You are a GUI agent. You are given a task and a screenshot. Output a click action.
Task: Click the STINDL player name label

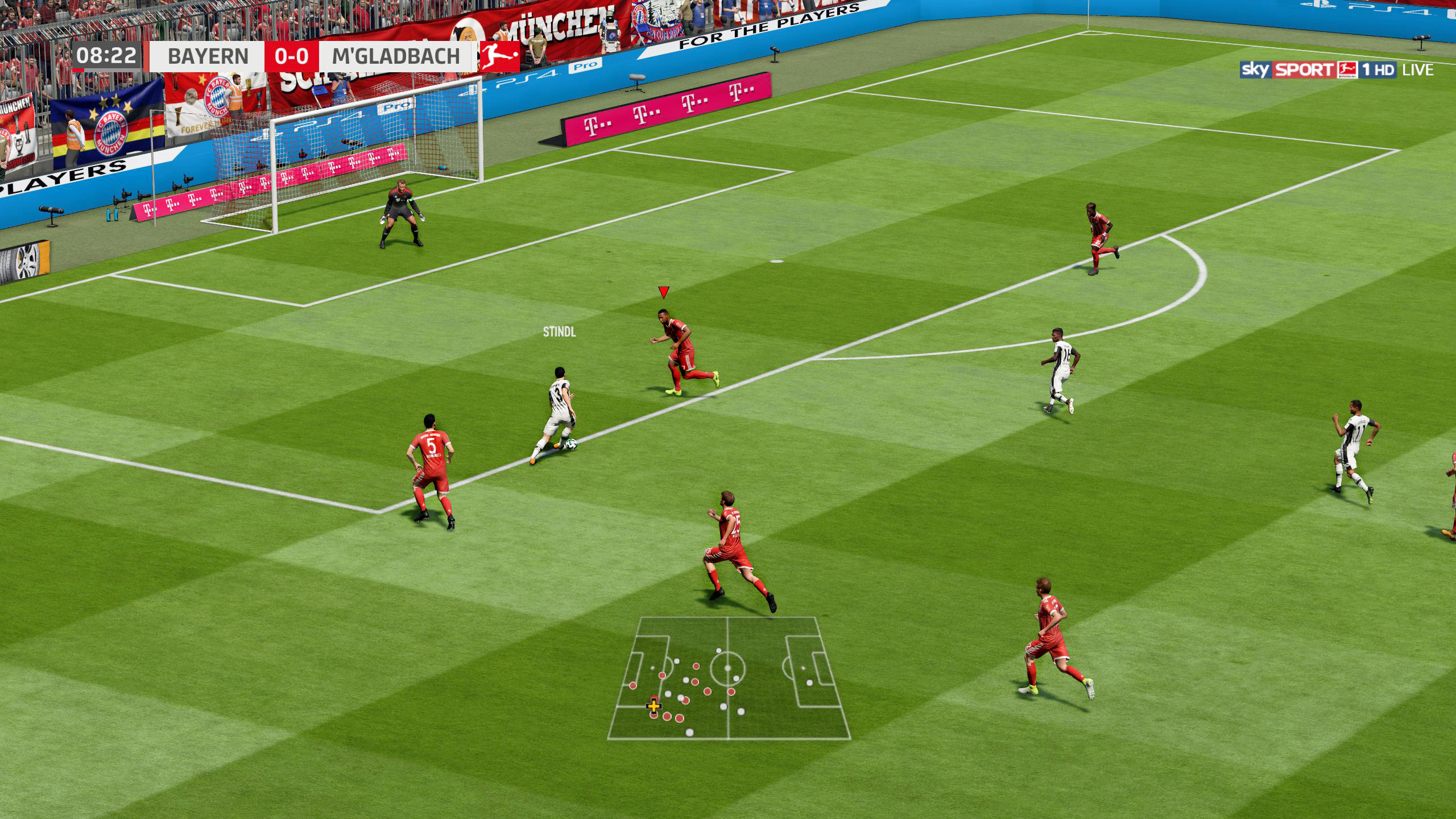tap(559, 332)
